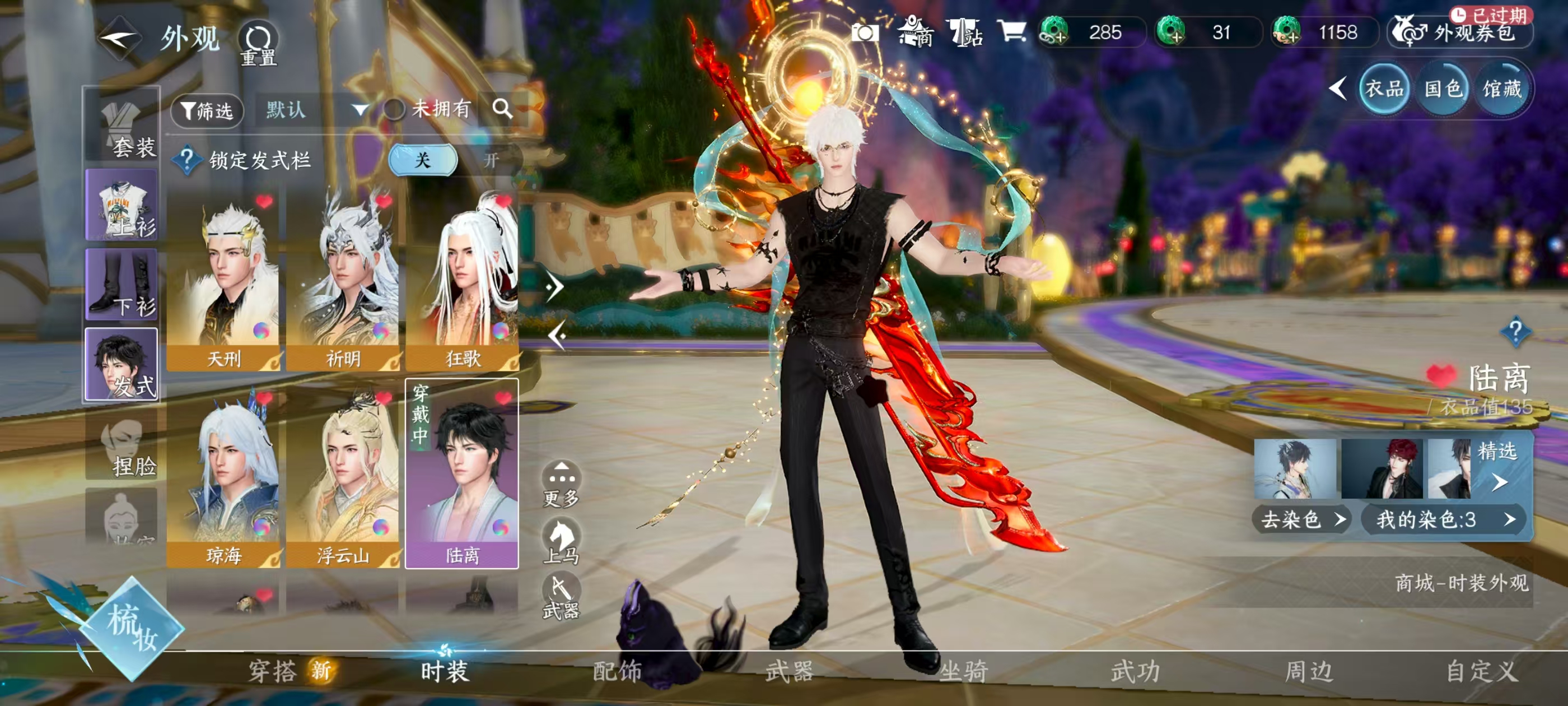The height and width of the screenshot is (706, 1568).
Task: Open the 更多 more options button
Action: pos(561,484)
